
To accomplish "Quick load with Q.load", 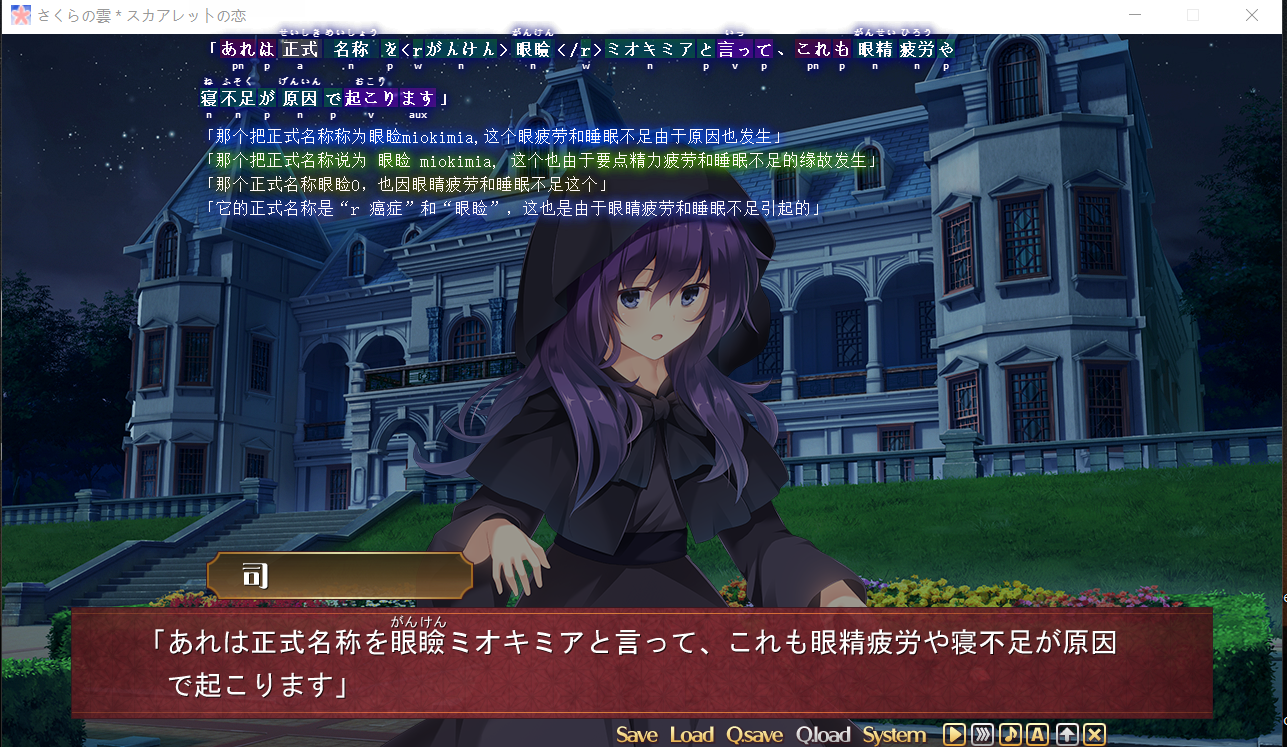I will 823,735.
